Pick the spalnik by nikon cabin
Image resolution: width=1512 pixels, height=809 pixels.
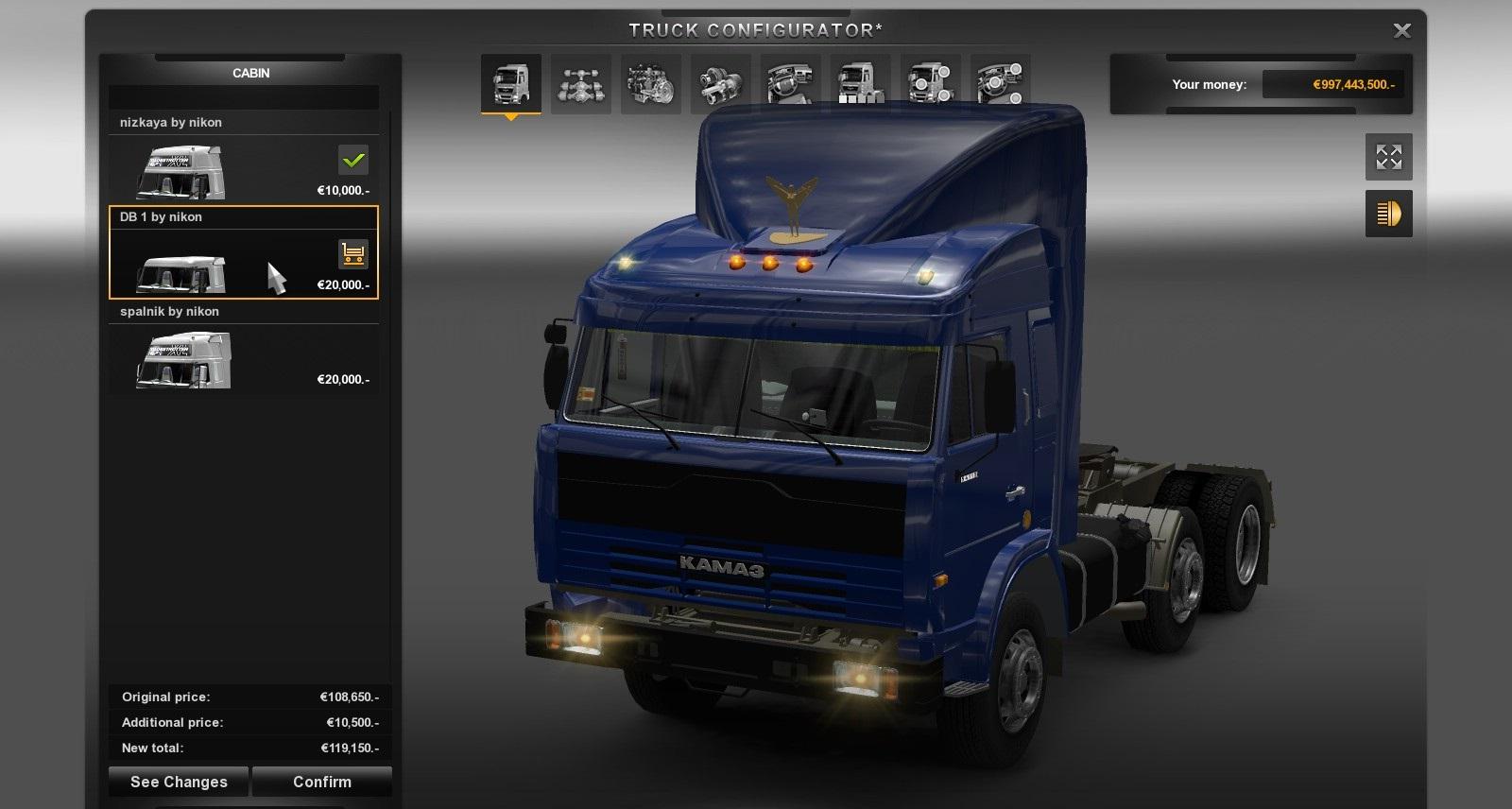point(243,359)
